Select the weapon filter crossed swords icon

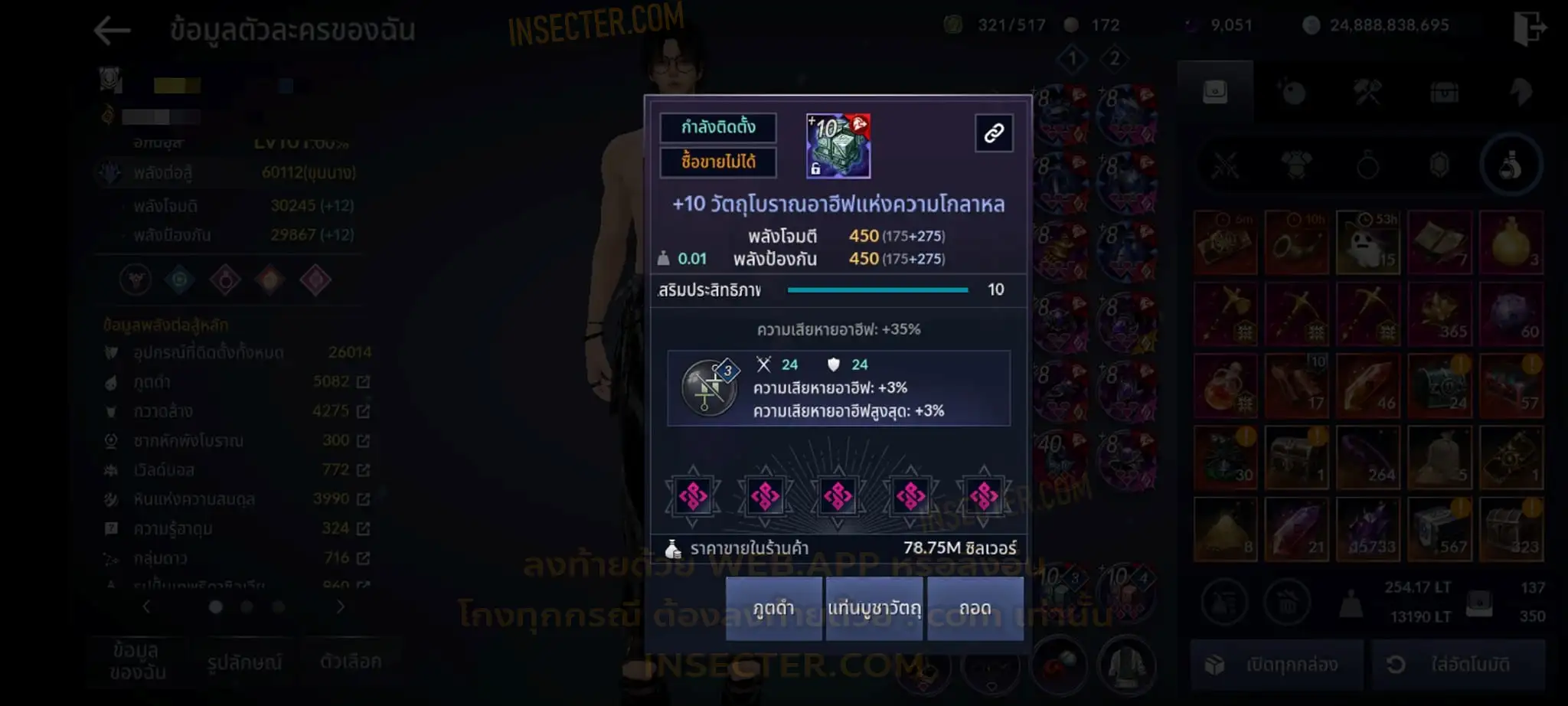point(1225,165)
